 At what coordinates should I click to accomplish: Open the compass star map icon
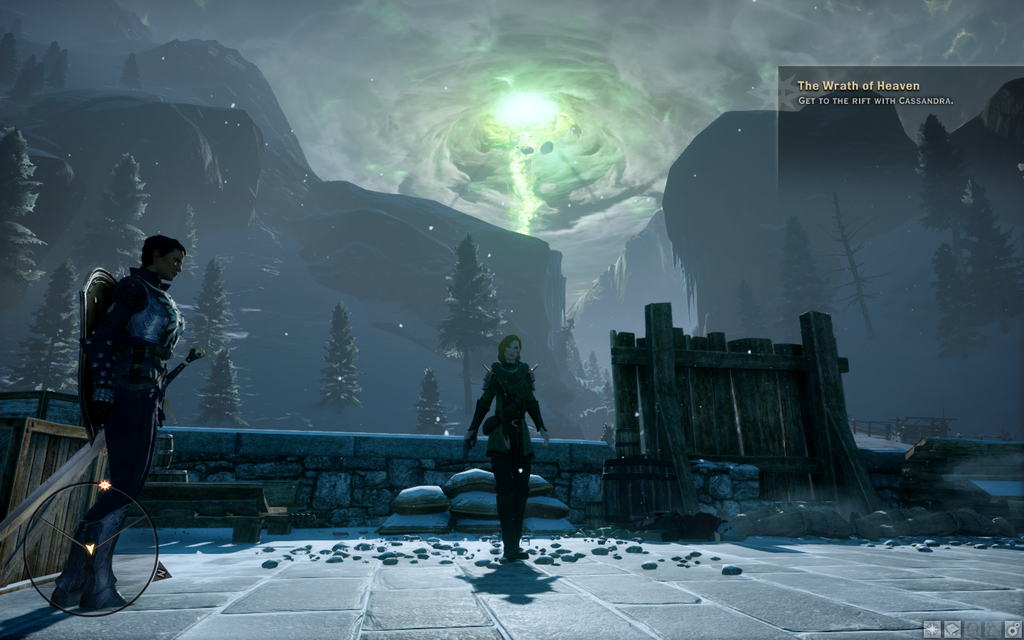click(932, 629)
